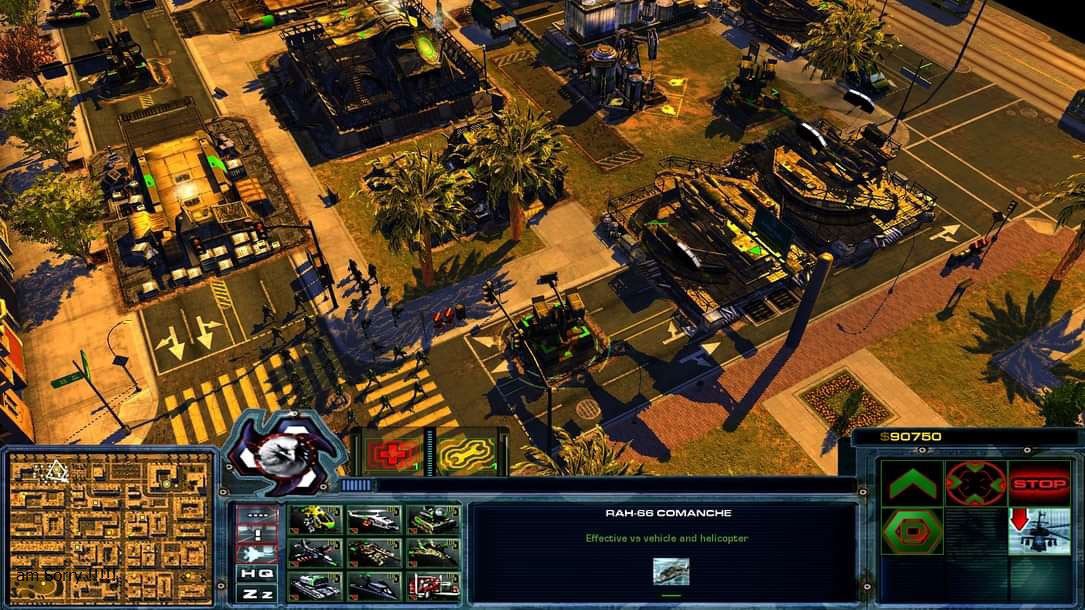Select the green chevron command
Screen dimensions: 1085x610
tap(912, 484)
